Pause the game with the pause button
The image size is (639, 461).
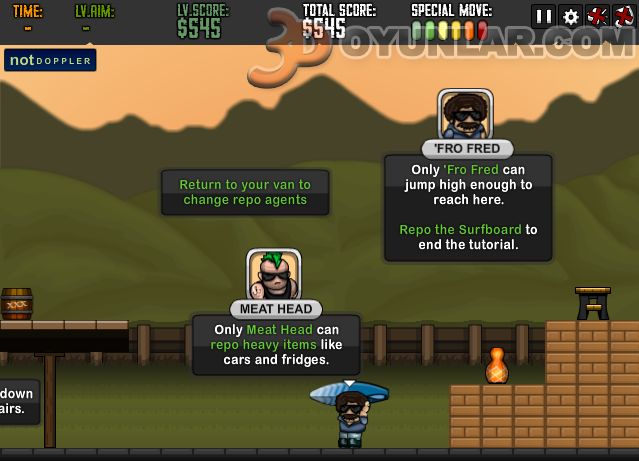pos(544,16)
